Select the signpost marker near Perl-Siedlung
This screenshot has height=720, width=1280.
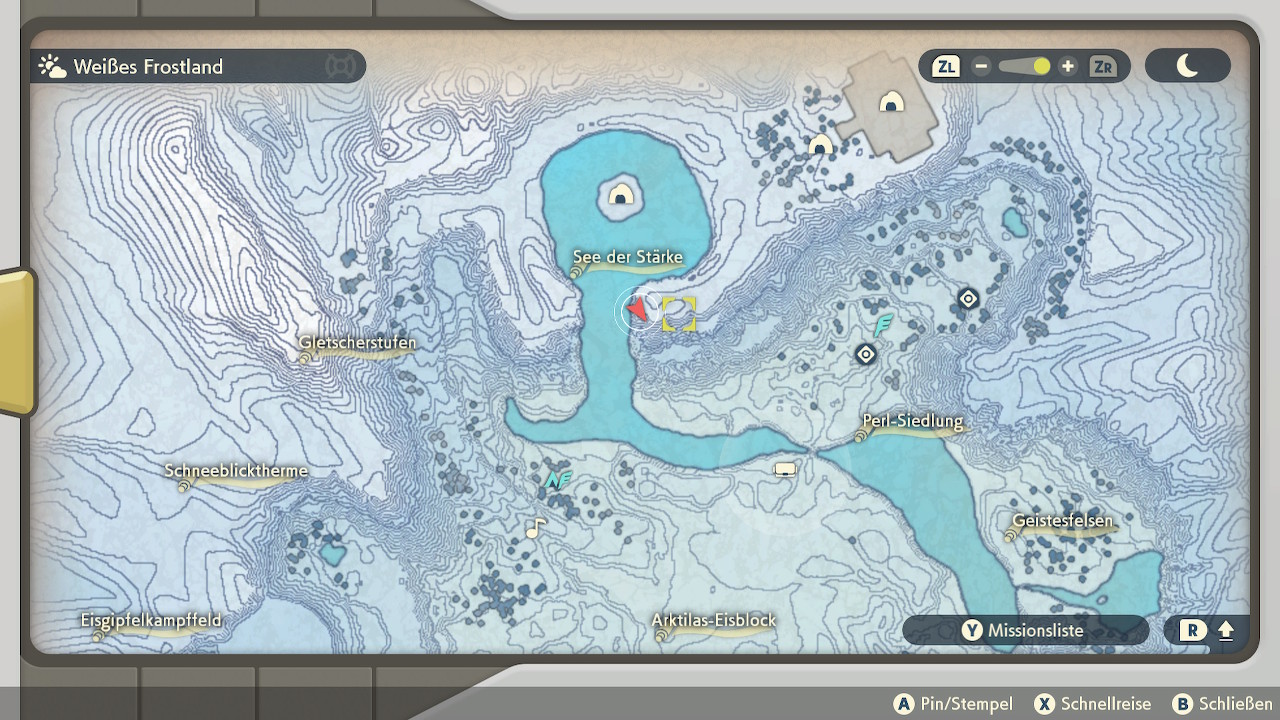tap(785, 469)
